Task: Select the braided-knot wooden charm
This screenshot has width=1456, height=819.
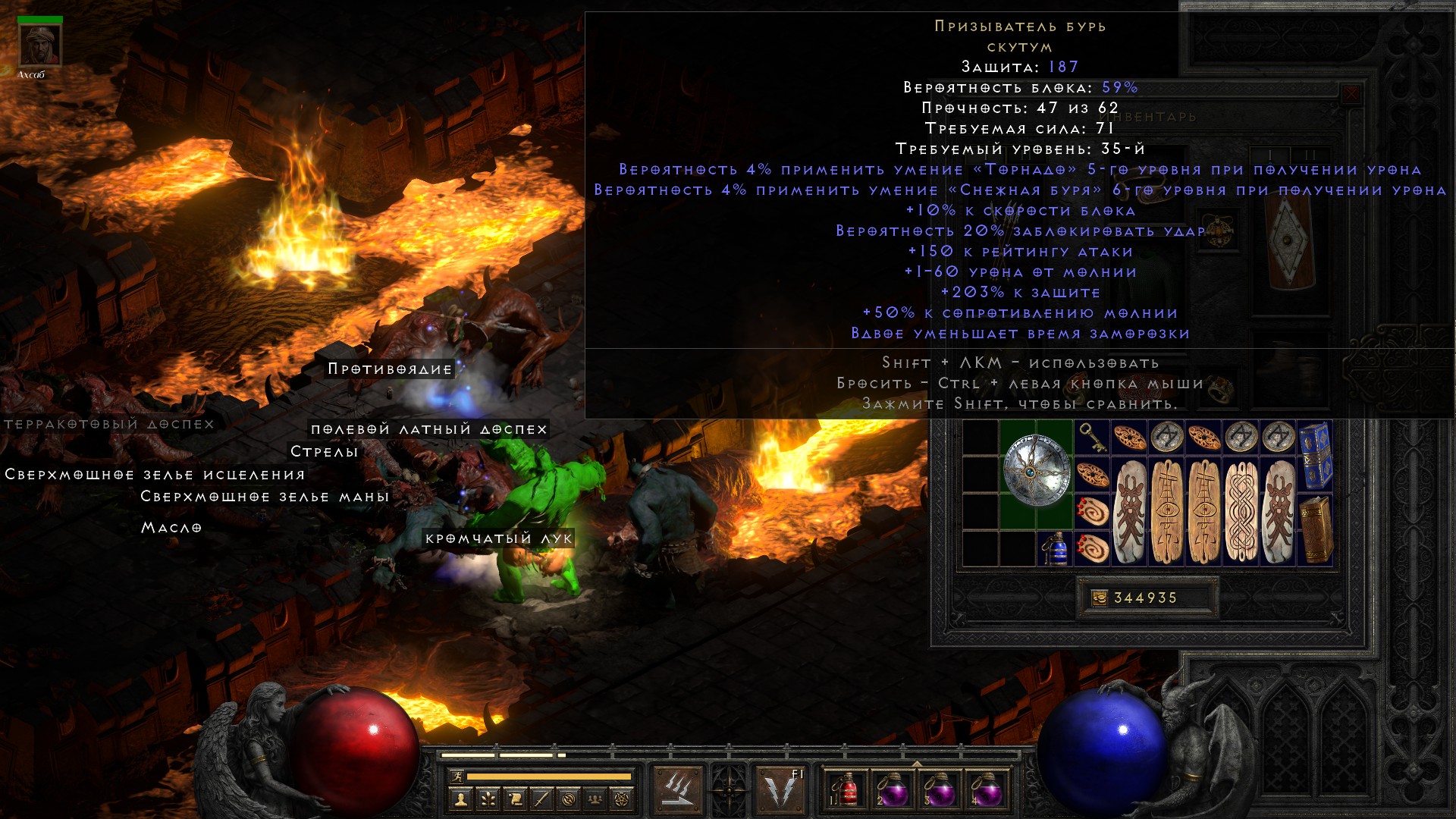Action: tap(1241, 511)
